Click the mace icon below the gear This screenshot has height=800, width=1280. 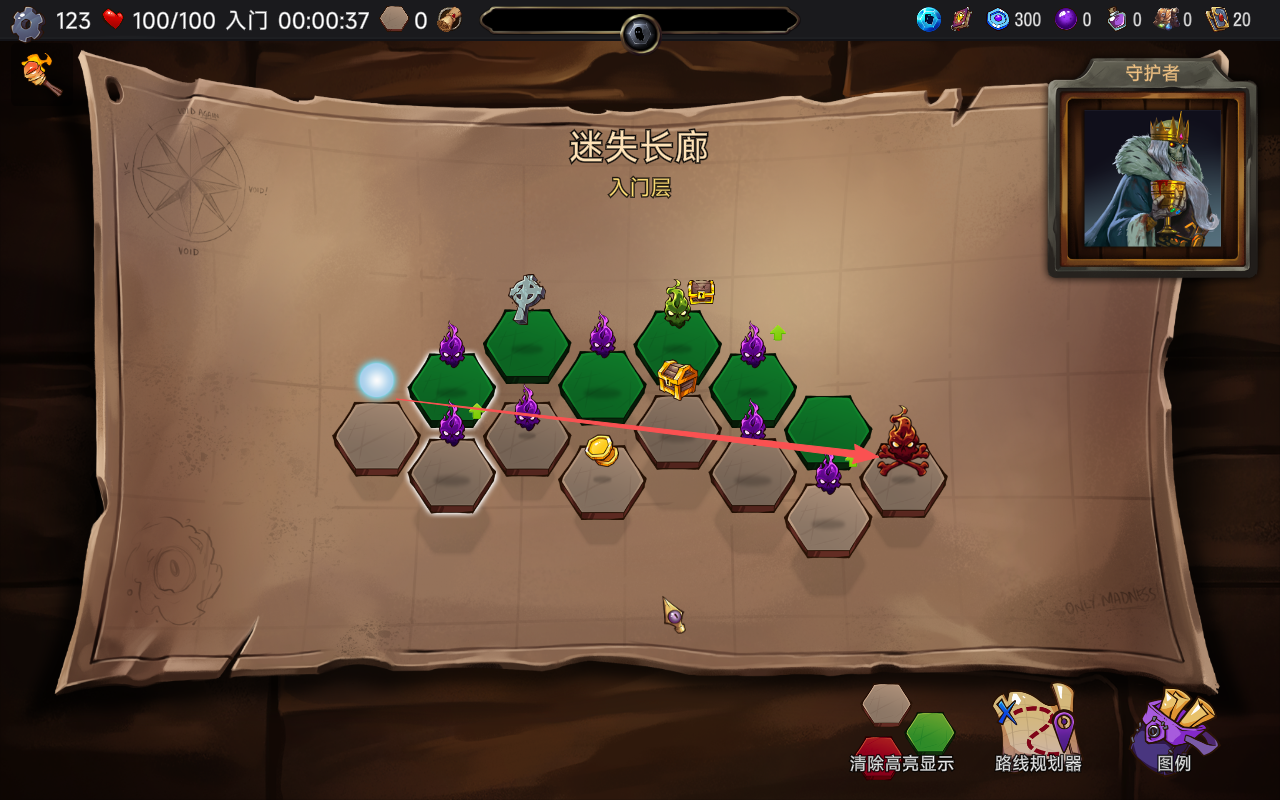tap(42, 74)
